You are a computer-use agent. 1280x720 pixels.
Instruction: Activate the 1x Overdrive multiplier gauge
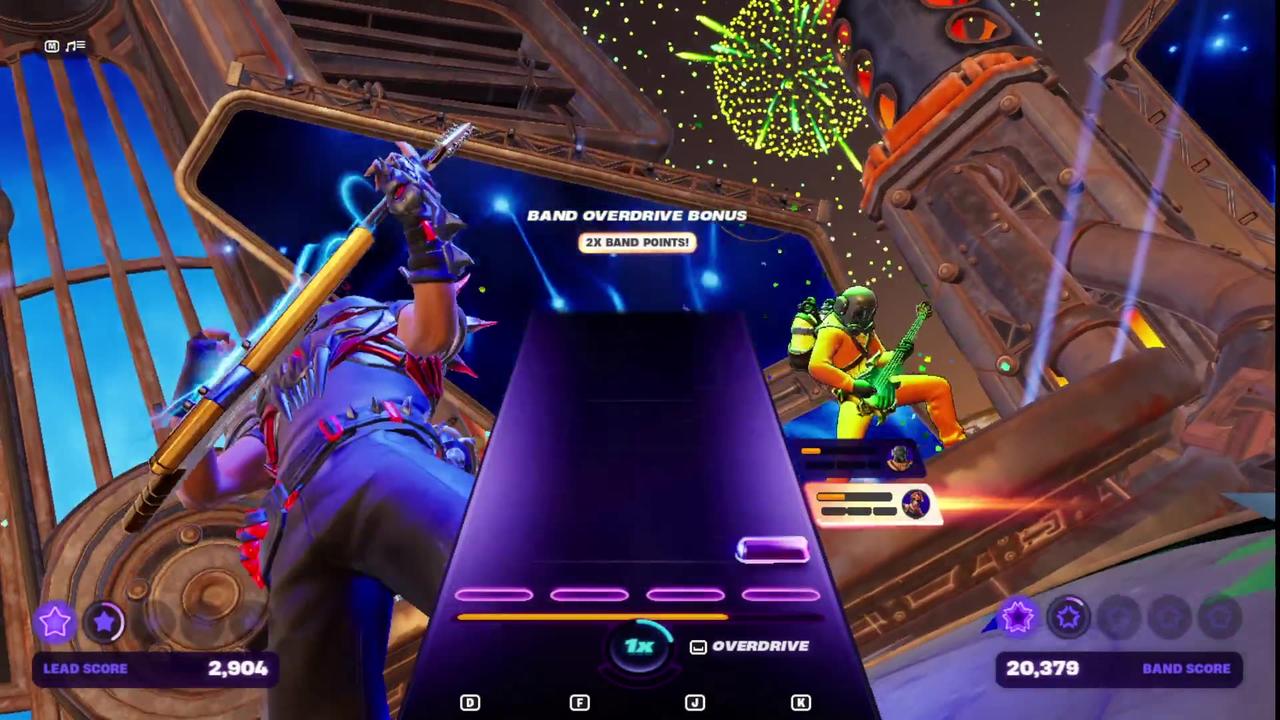639,646
